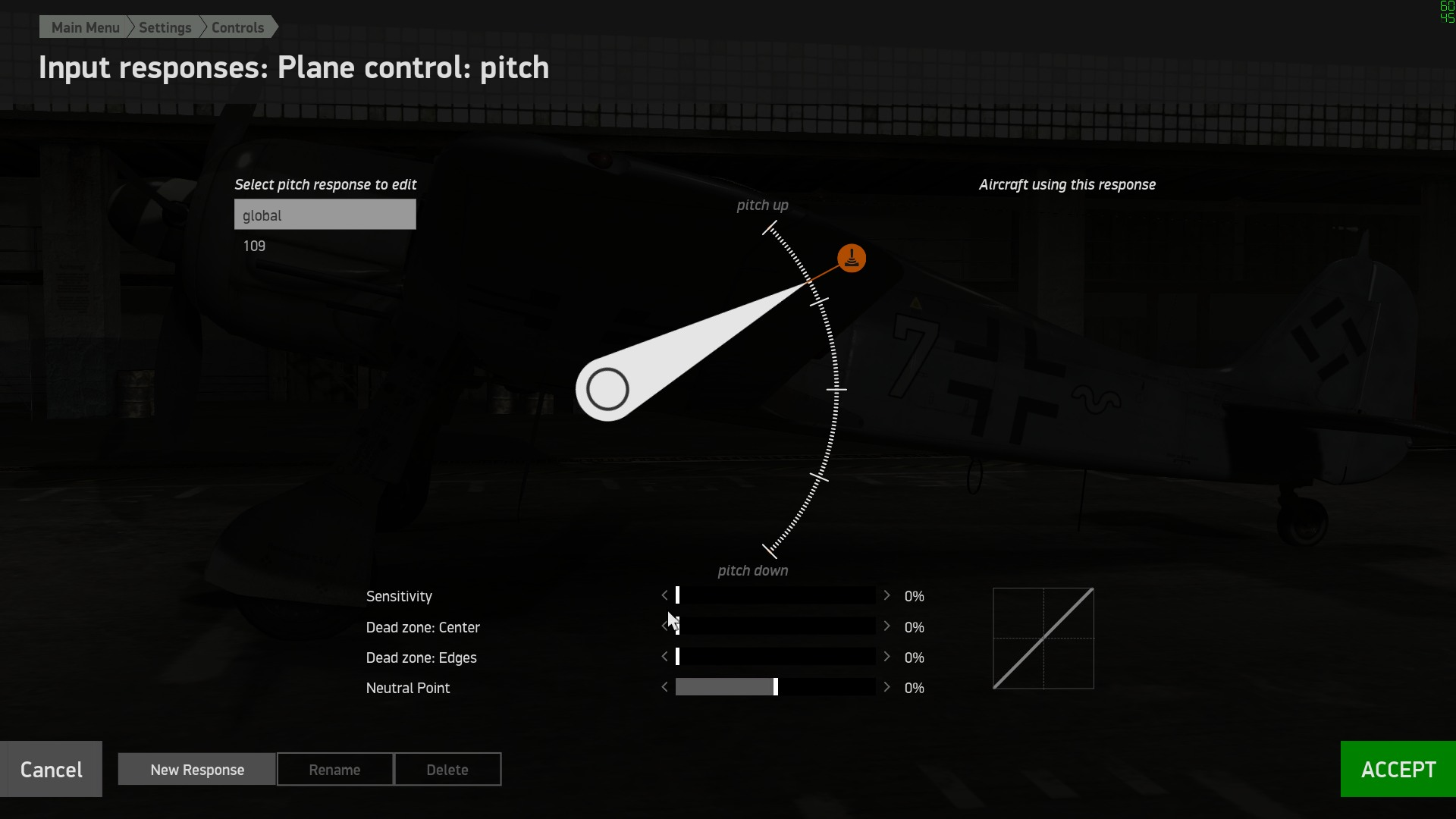Go back to Main Menu breadcrumb
Image resolution: width=1456 pixels, height=819 pixels.
85,27
